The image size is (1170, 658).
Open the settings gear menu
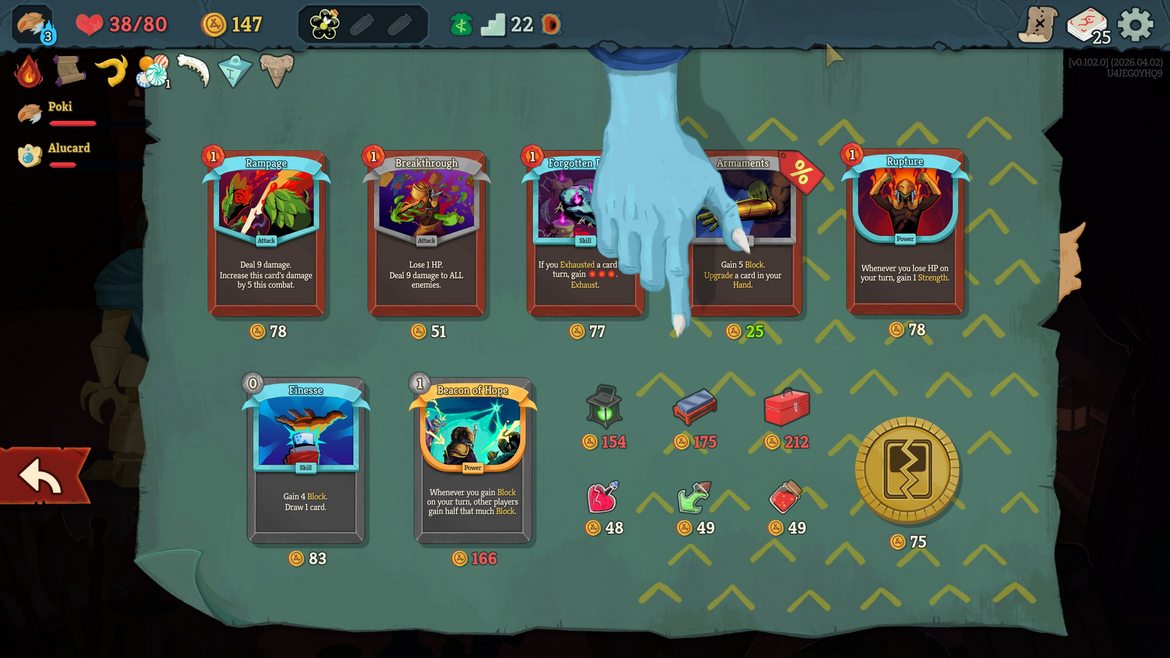click(x=1135, y=24)
